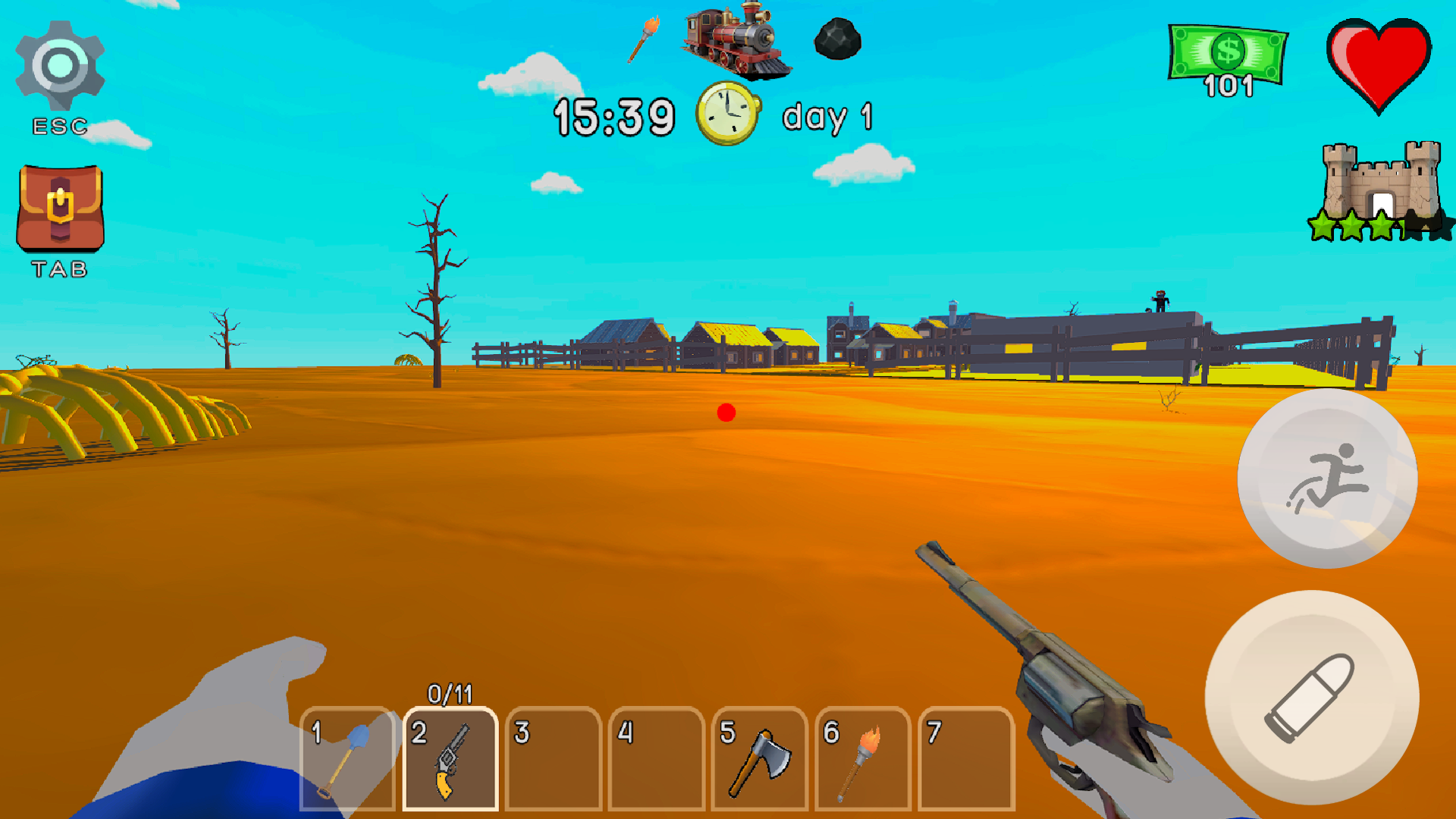Tap the money banknote showing 101

1225,57
